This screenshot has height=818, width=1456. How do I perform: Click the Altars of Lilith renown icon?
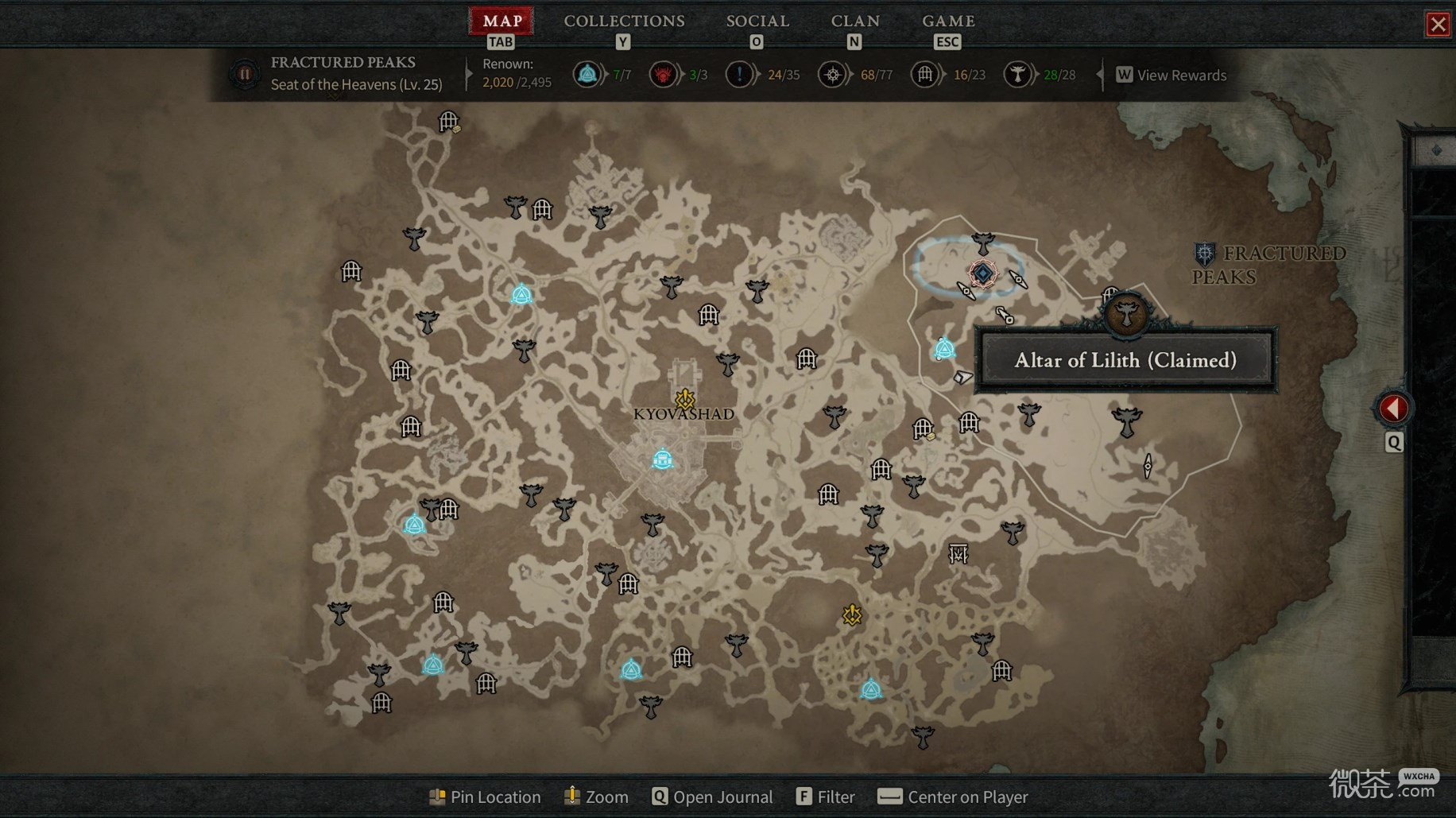click(x=1017, y=76)
